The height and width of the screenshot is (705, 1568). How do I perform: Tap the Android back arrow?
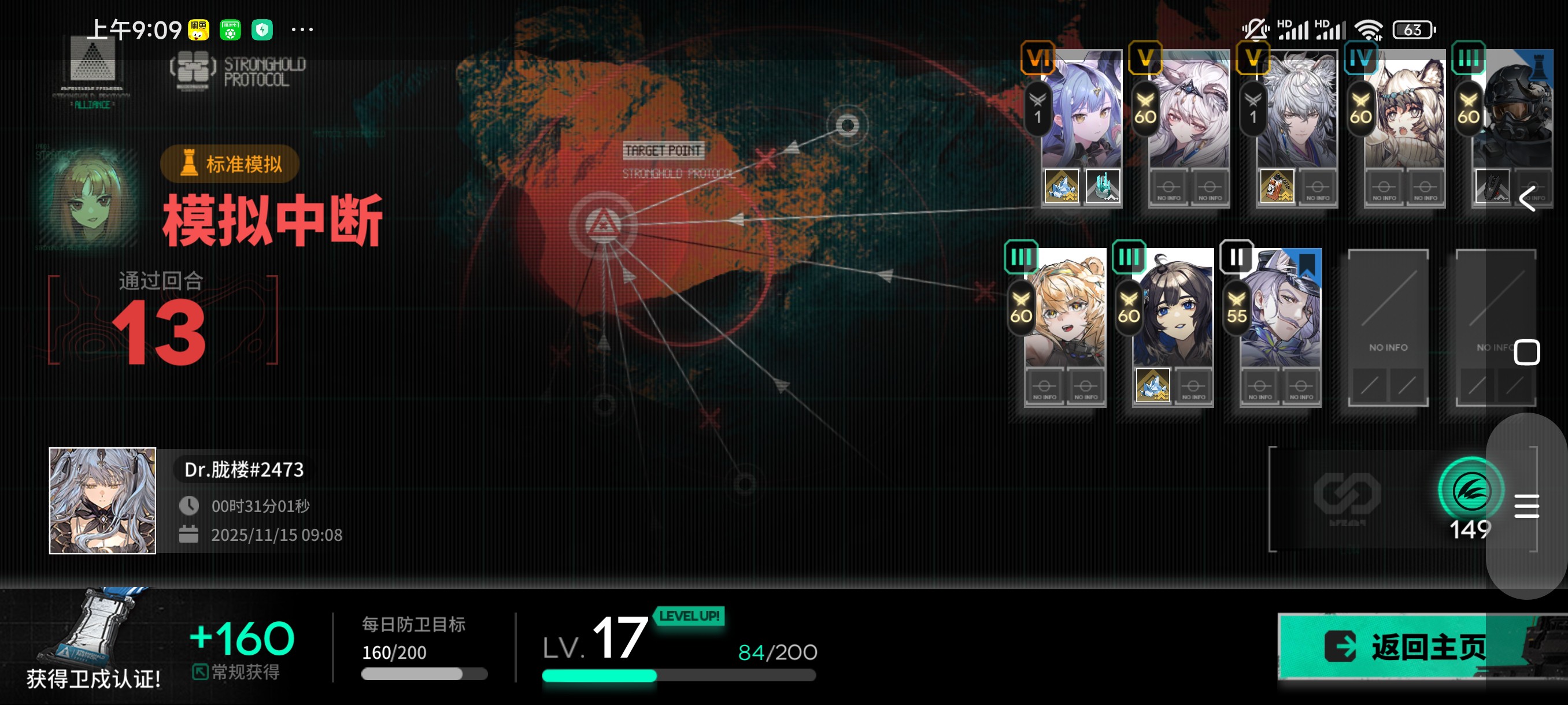pos(1527,199)
